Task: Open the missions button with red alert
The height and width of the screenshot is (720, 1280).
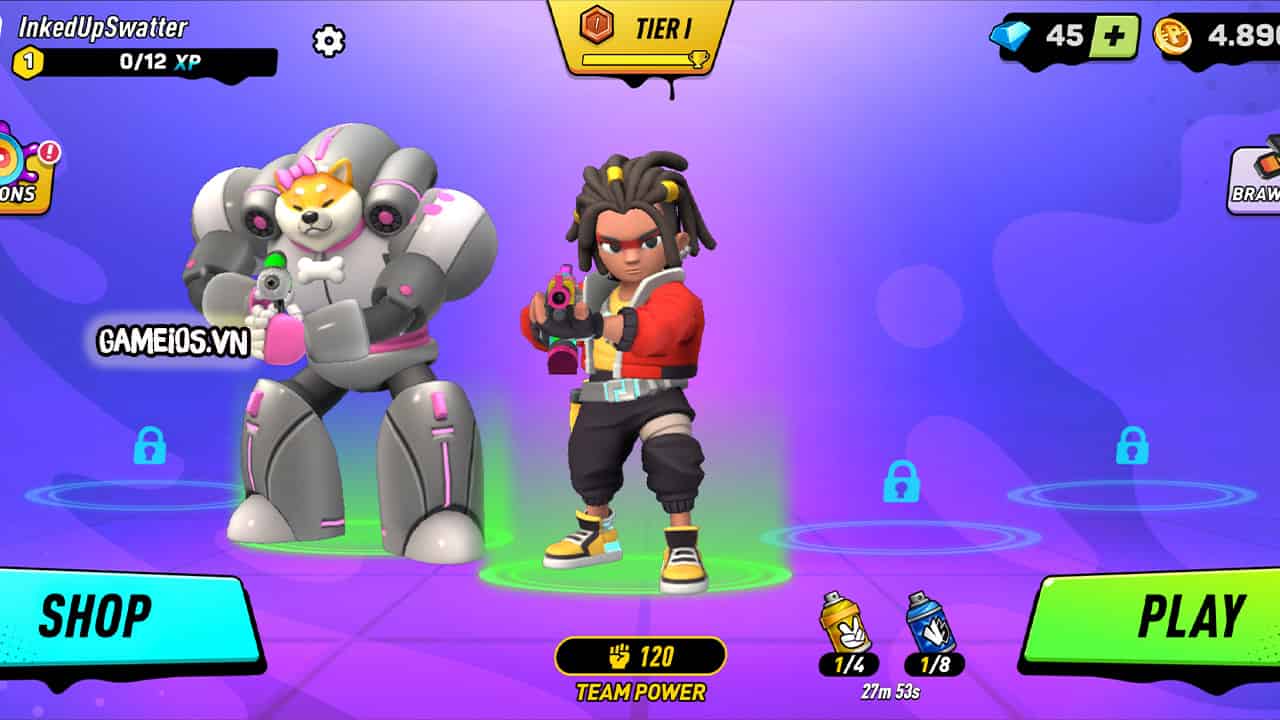Action: coord(22,172)
